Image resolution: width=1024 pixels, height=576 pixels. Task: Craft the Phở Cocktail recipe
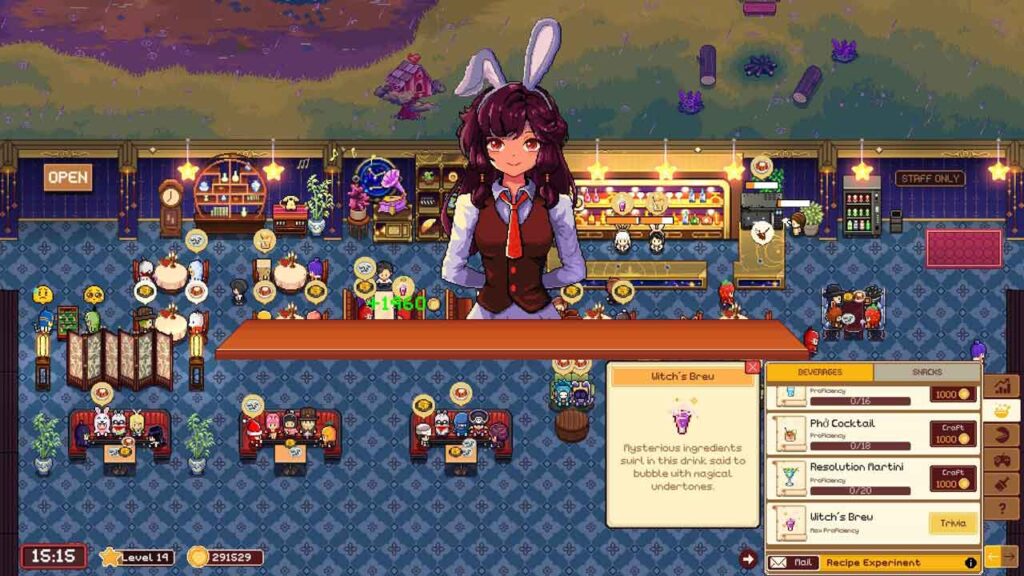pos(953,433)
